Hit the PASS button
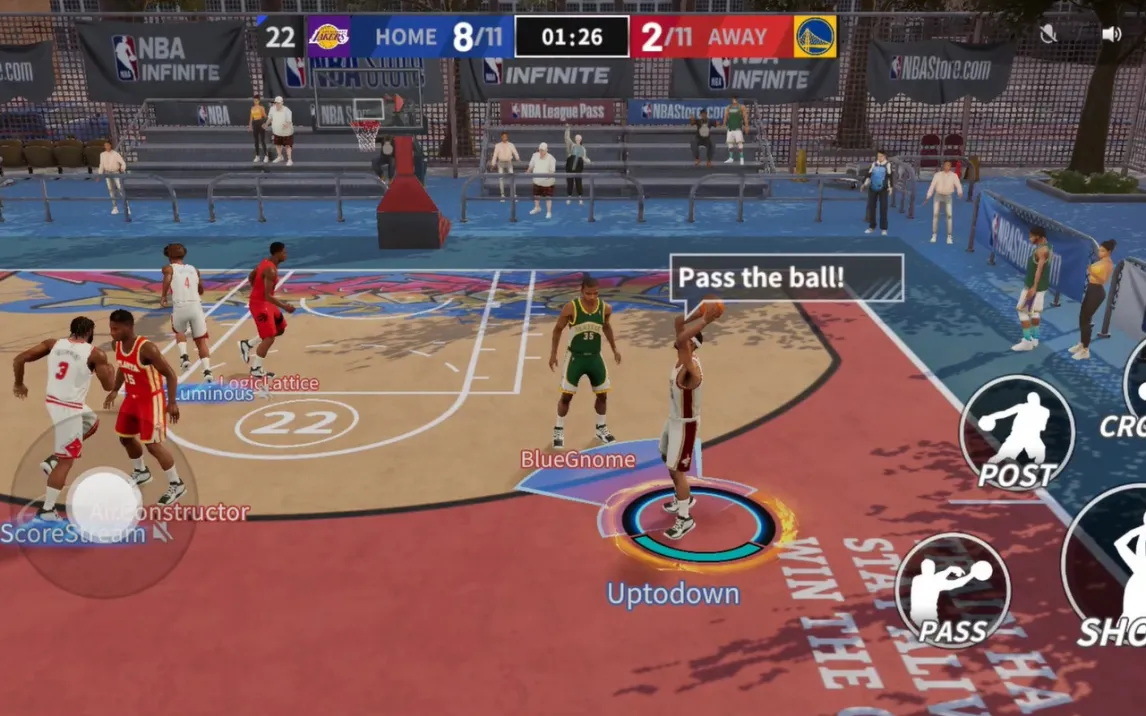Screen dimensions: 1146x716 pyautogui.click(x=952, y=590)
